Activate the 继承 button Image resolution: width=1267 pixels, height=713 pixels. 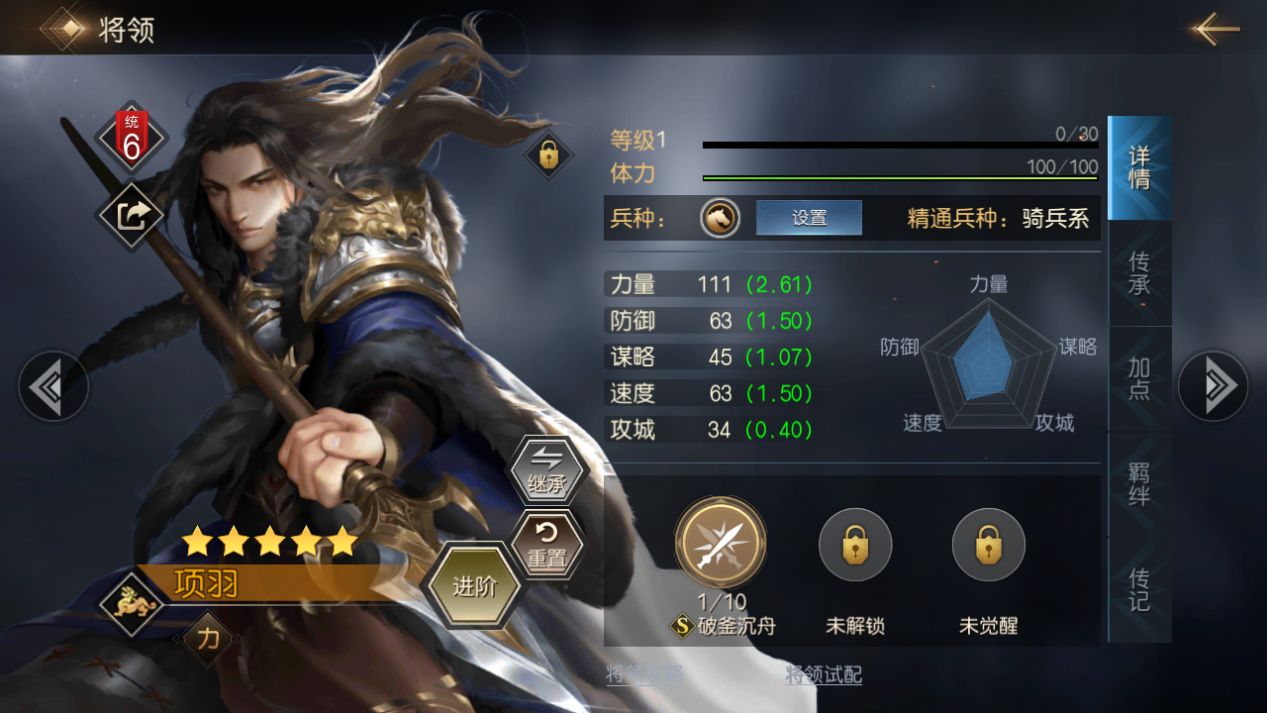[547, 472]
